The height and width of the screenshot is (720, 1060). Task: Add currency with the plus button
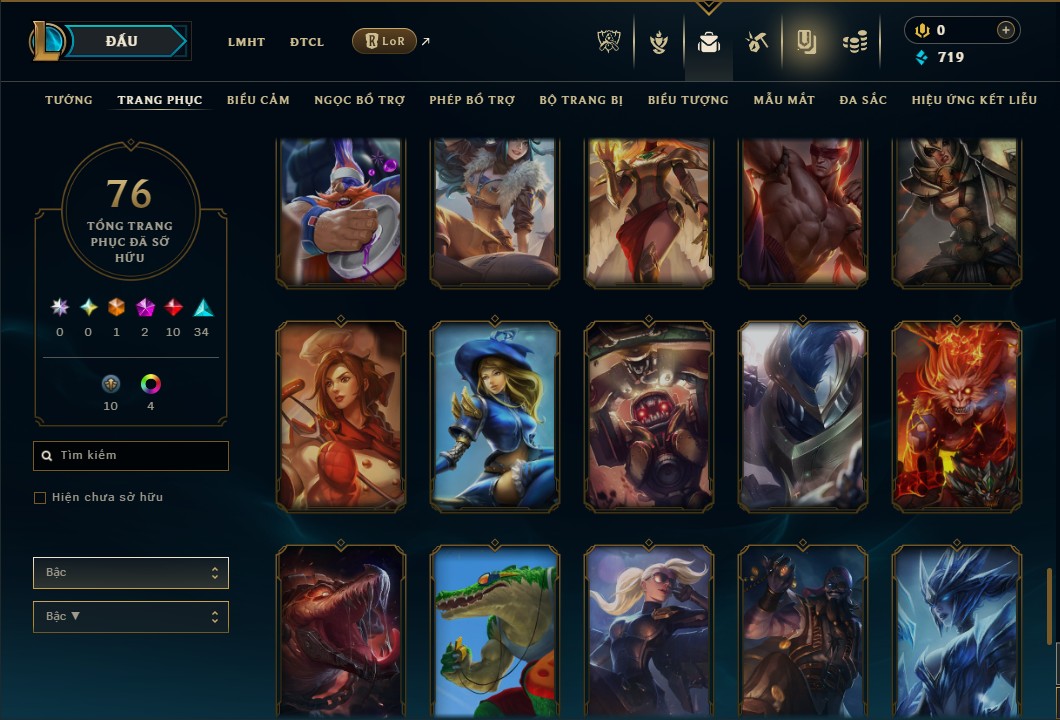point(1005,30)
